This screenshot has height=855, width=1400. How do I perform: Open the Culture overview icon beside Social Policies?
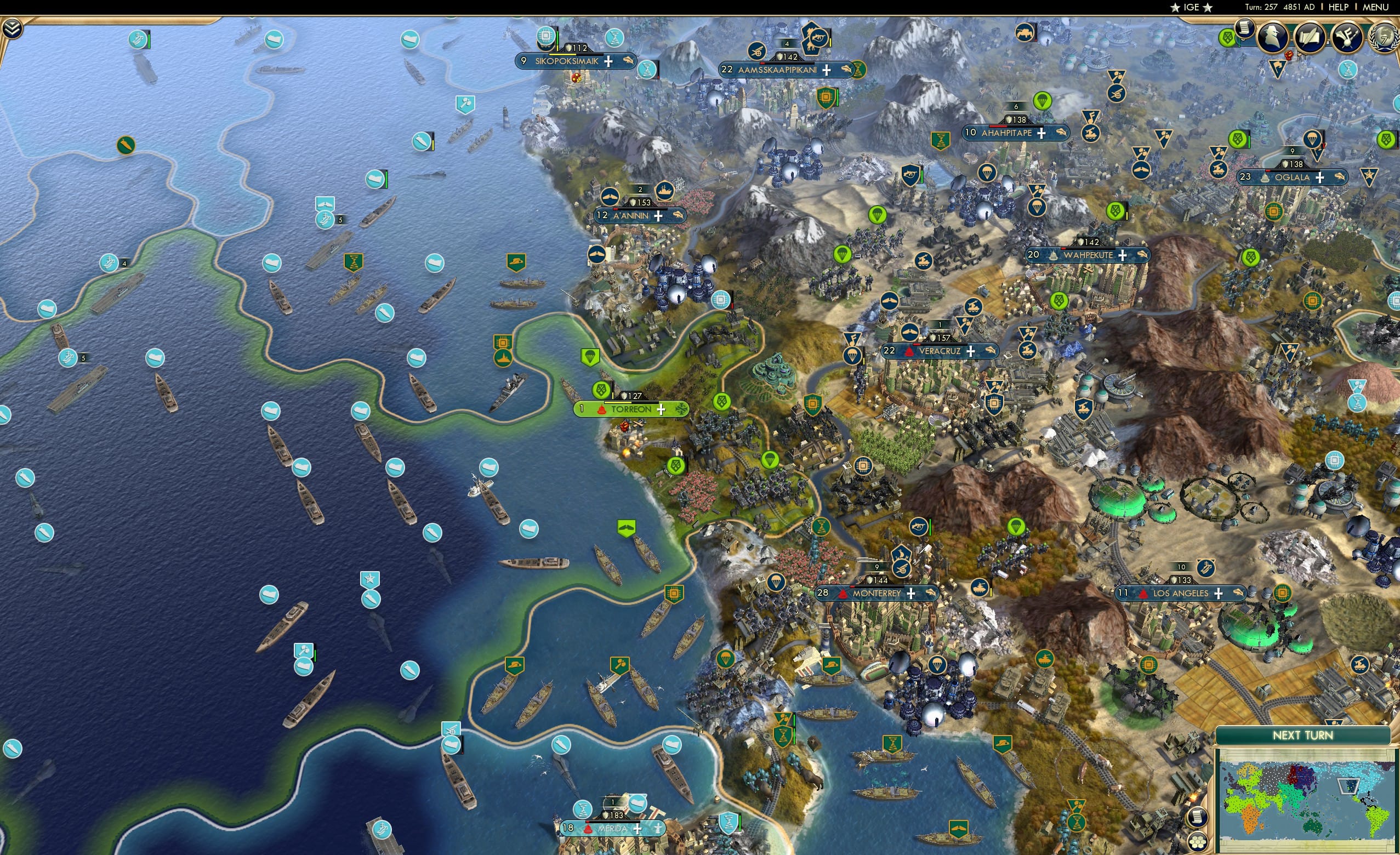(1347, 35)
